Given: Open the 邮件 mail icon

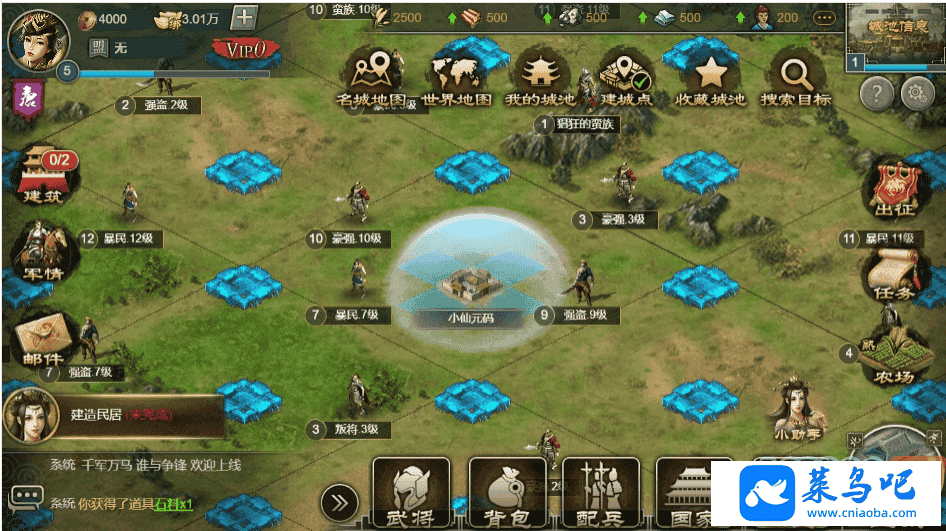Looking at the screenshot, I should click(x=42, y=338).
